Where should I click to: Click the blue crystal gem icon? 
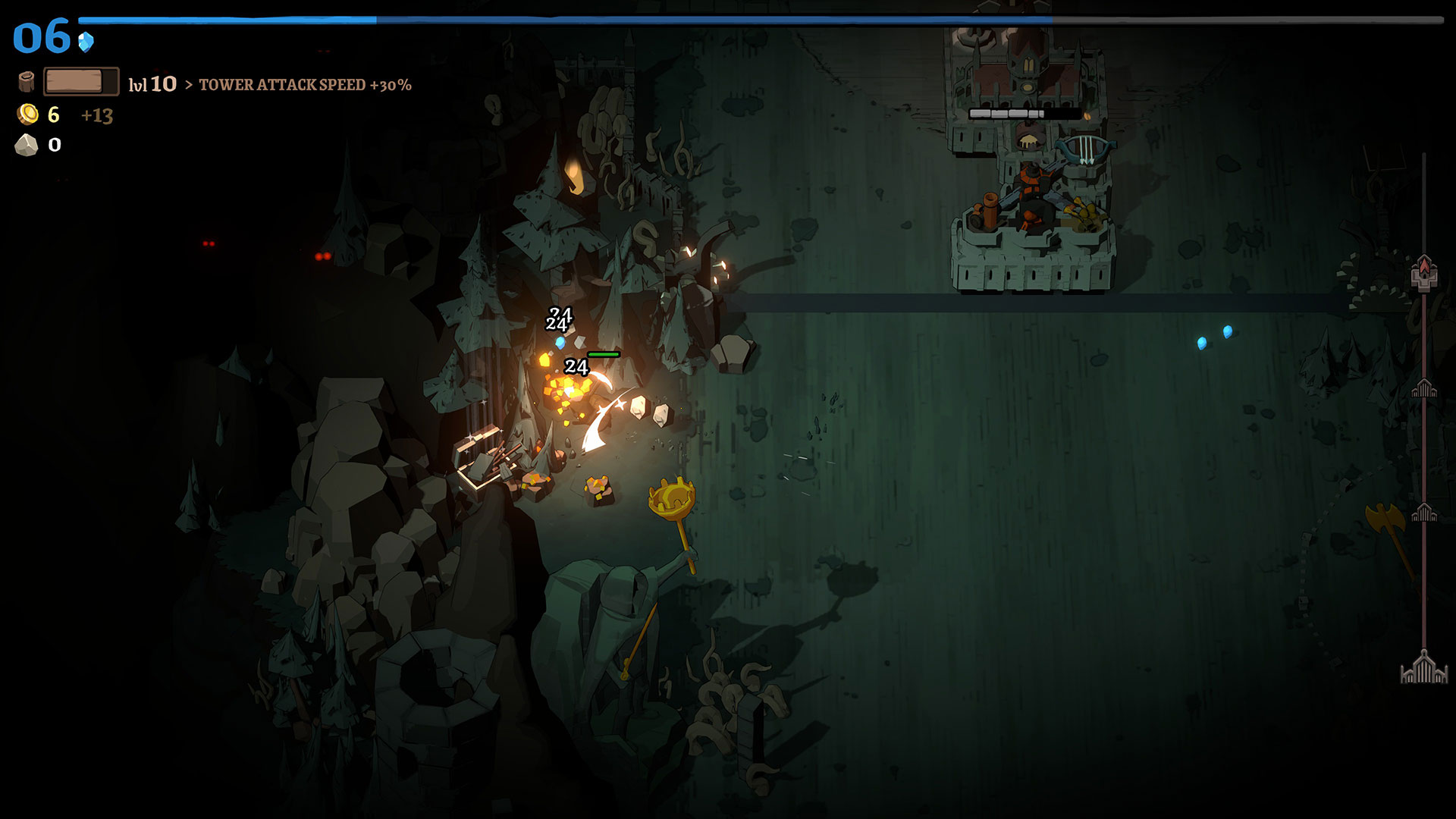(x=86, y=41)
